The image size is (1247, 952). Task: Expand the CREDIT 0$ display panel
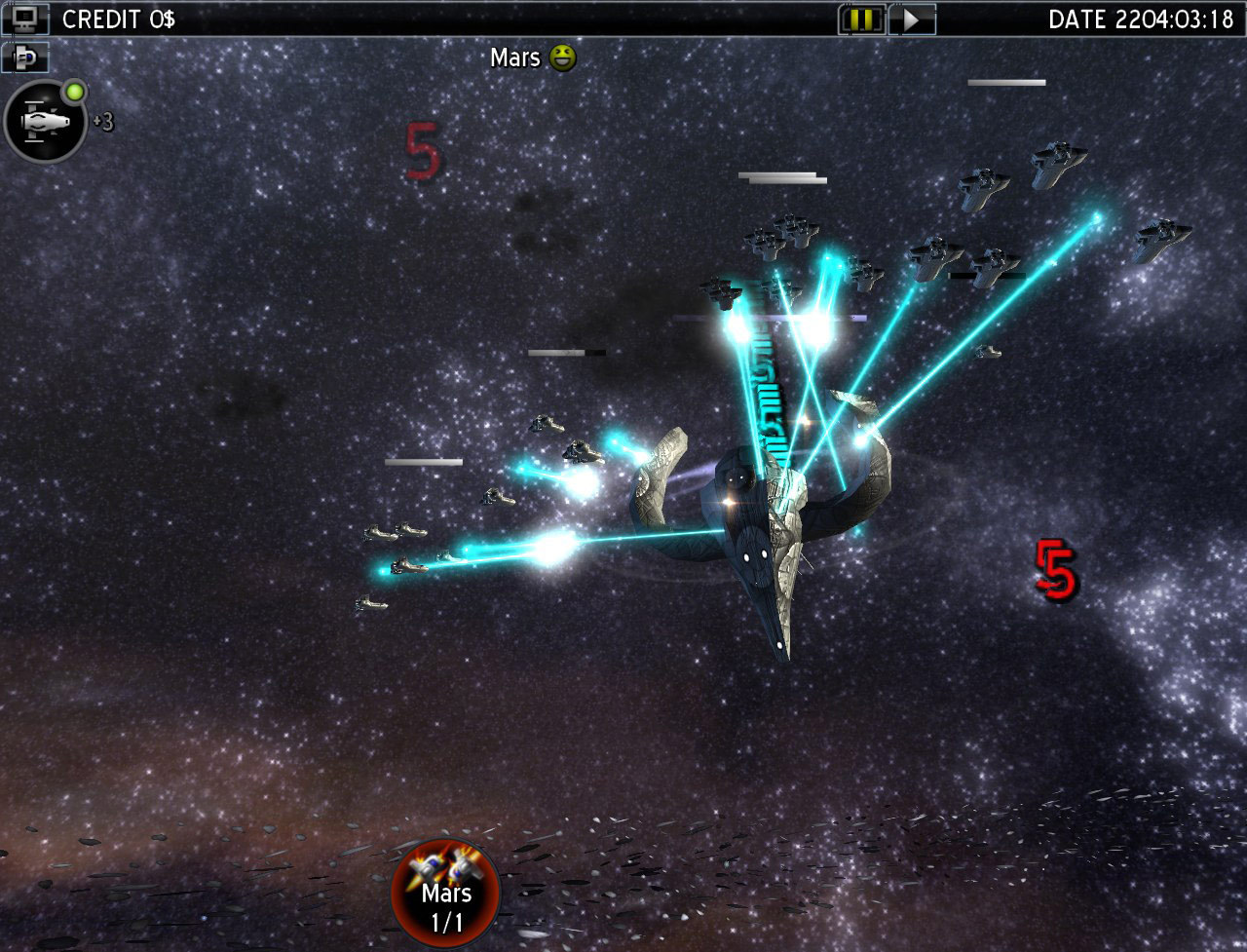pyautogui.click(x=117, y=18)
